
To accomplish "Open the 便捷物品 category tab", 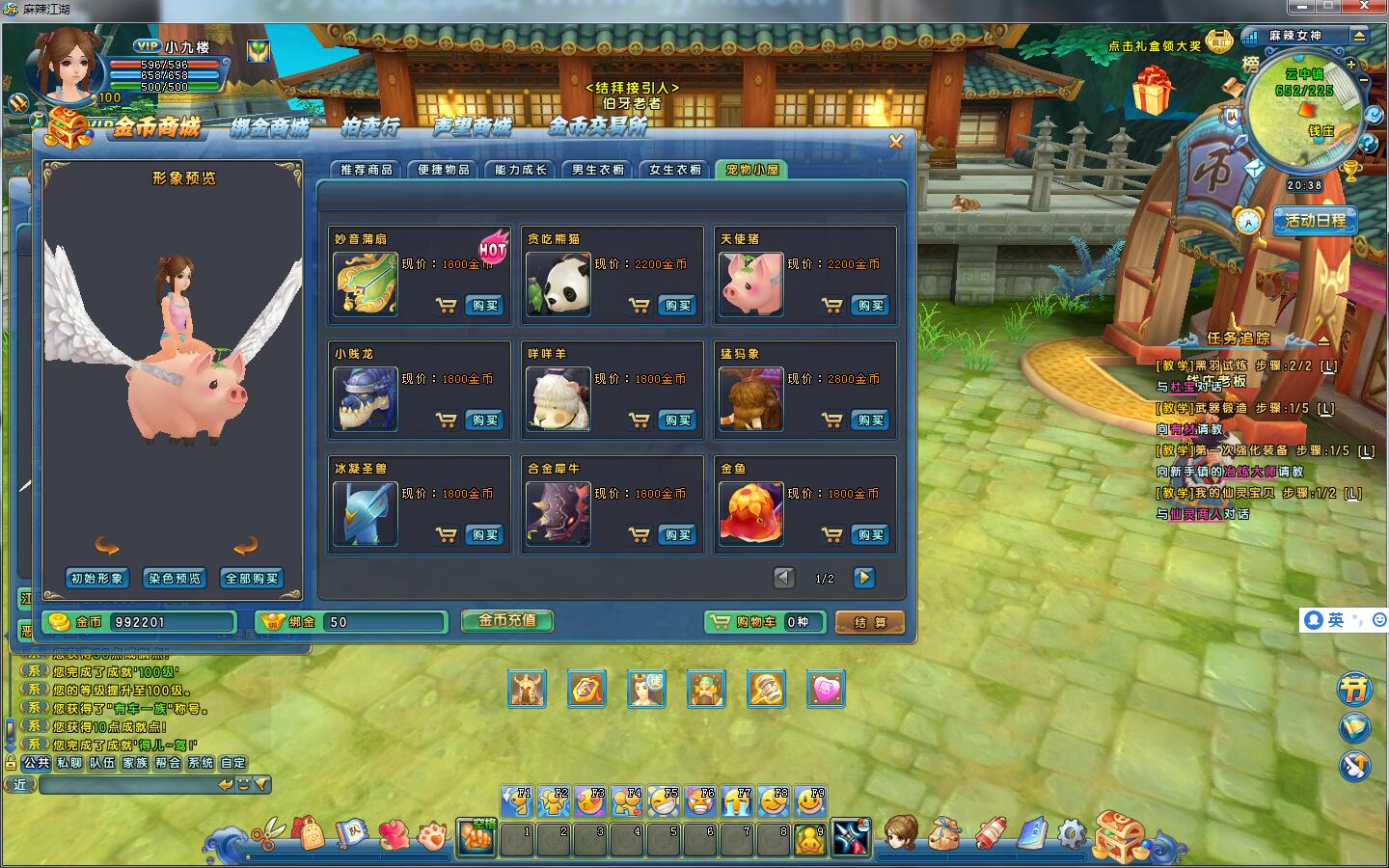I will 444,170.
